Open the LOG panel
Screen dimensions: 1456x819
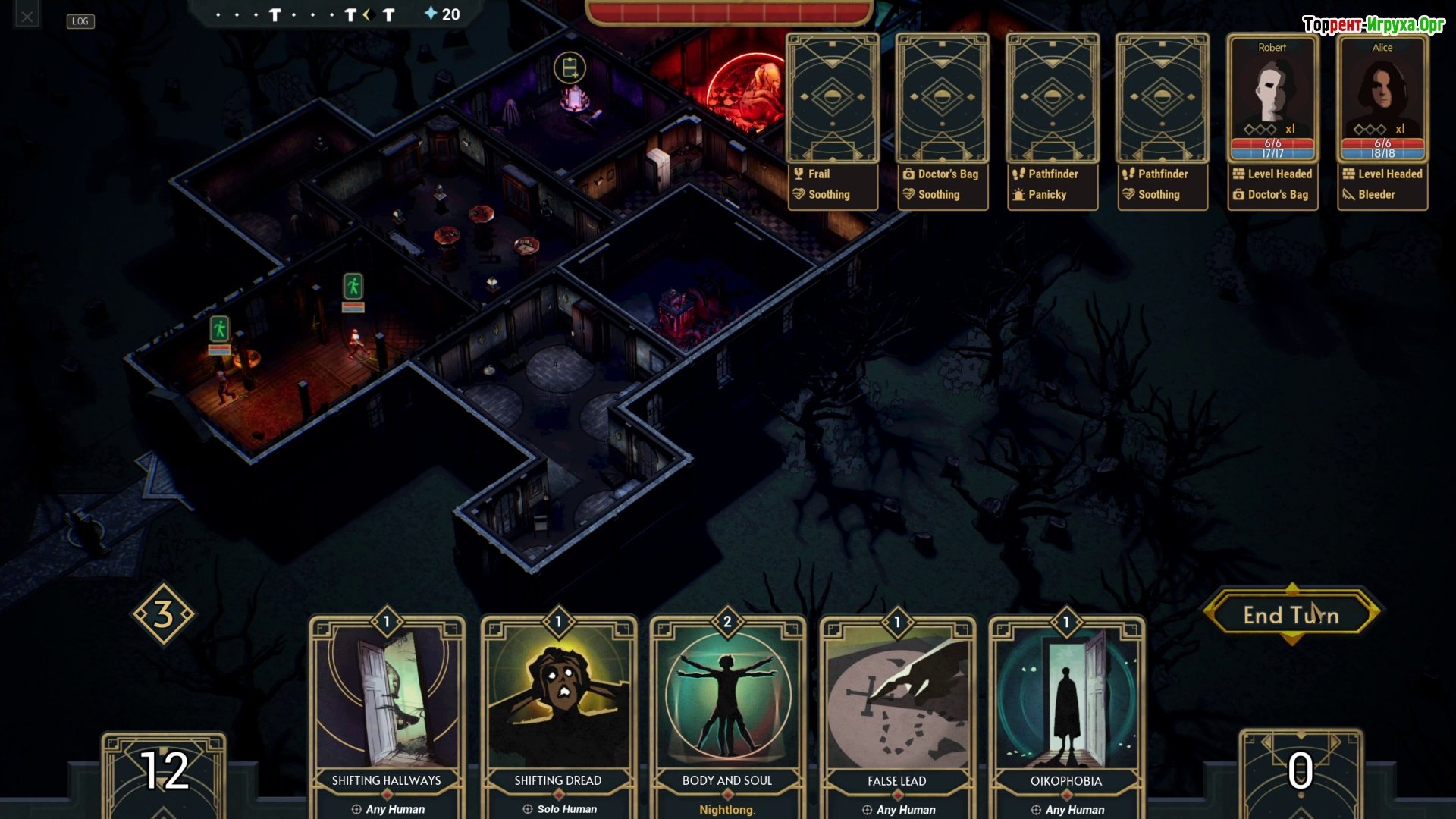[x=80, y=21]
